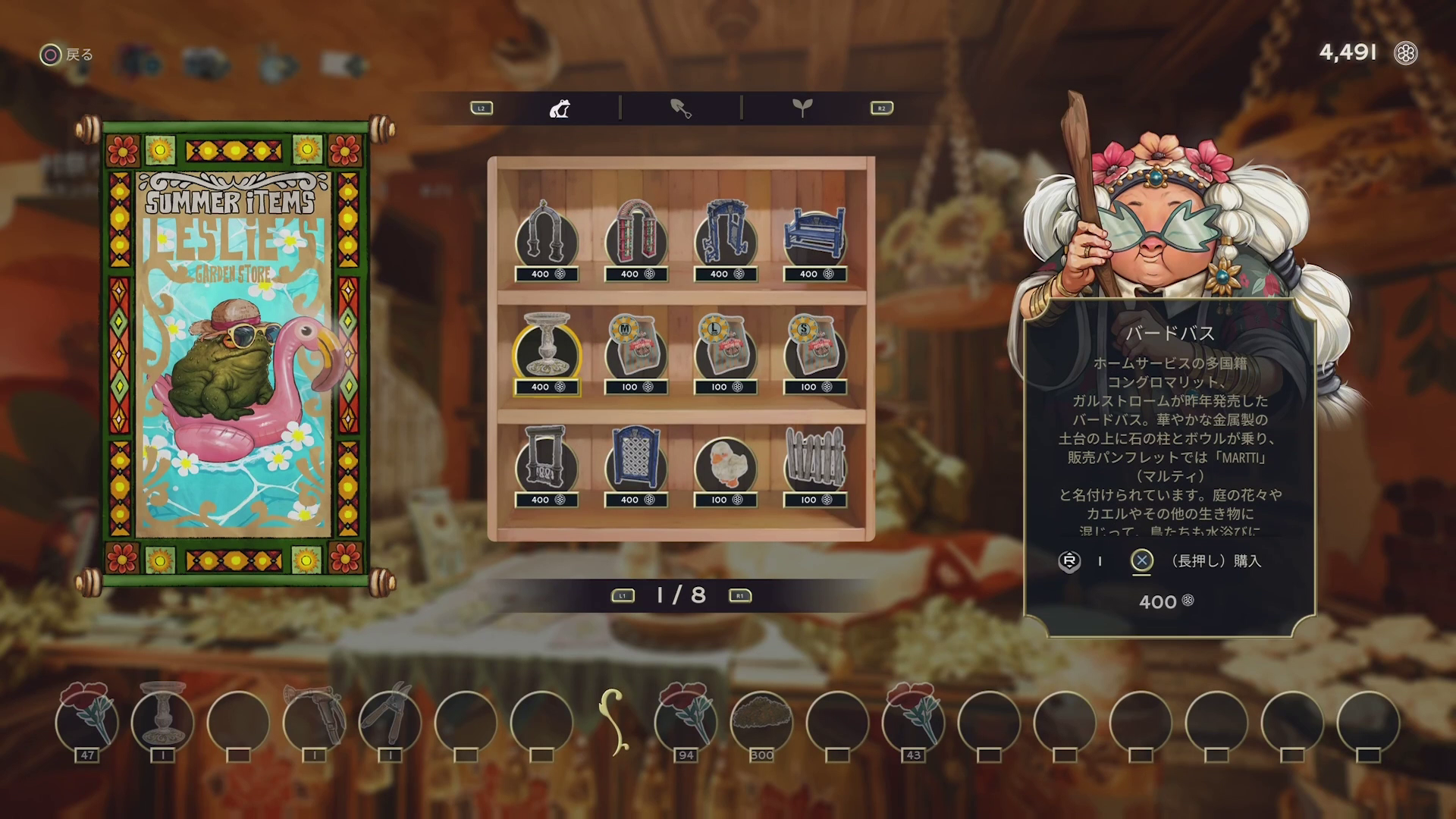
Task: Choose the soil pile slot with 300
Action: (761, 720)
